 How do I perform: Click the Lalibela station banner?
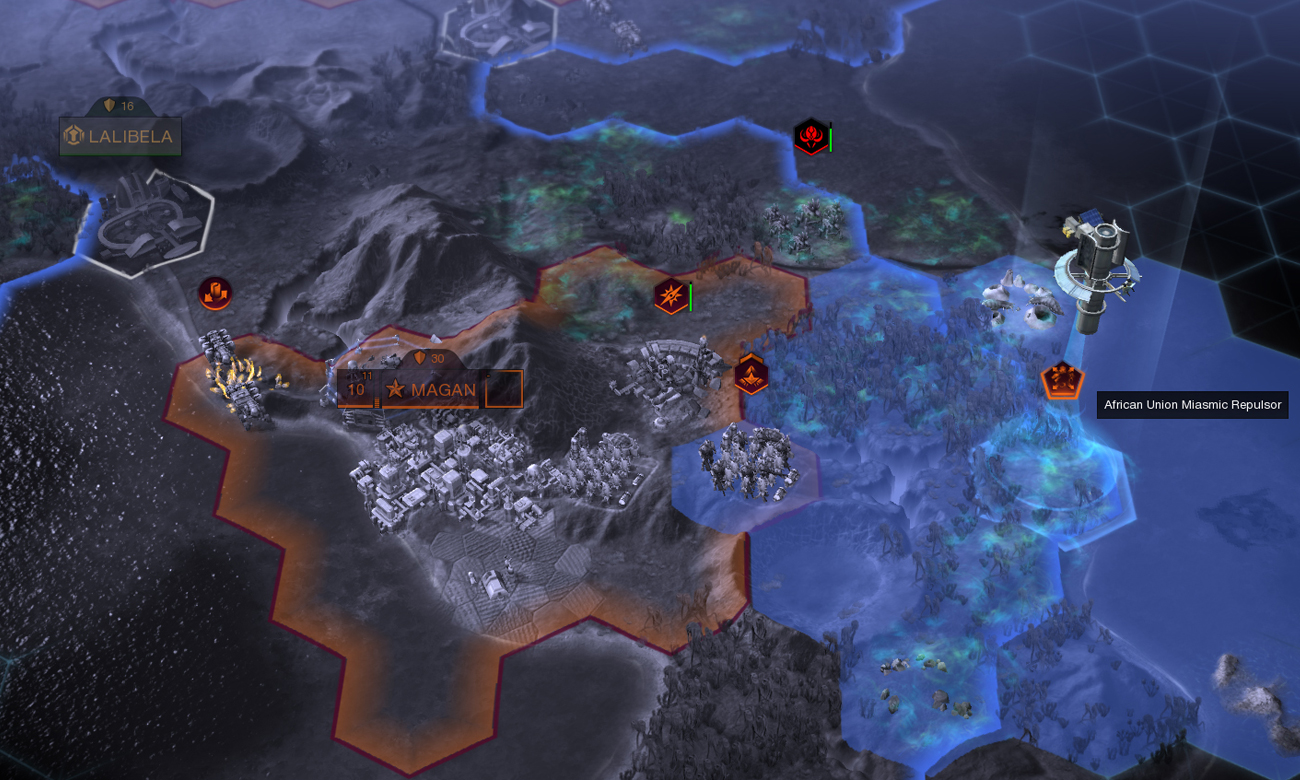coord(120,137)
